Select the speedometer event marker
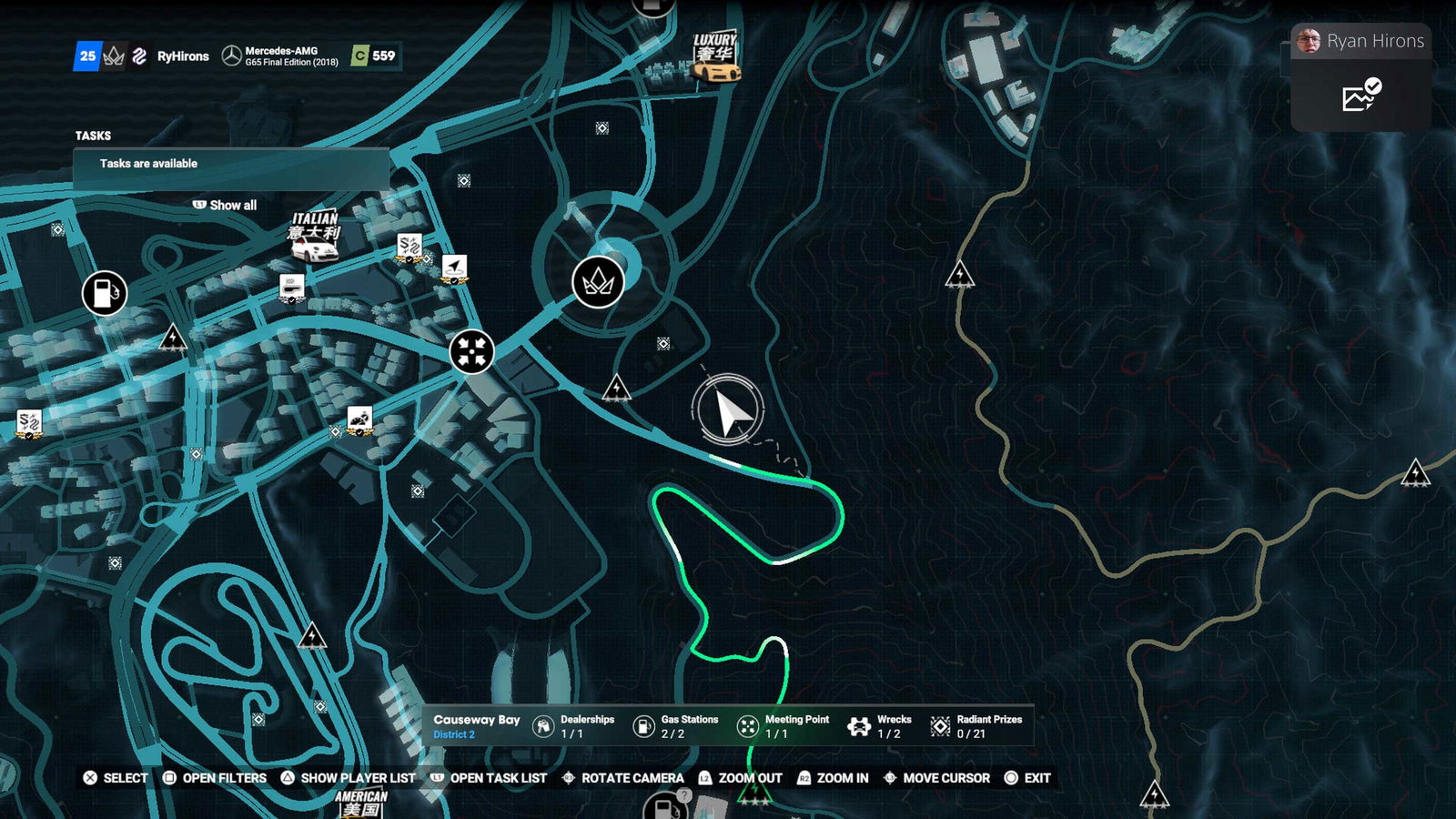Viewport: 1456px width, 819px height. [x=360, y=420]
